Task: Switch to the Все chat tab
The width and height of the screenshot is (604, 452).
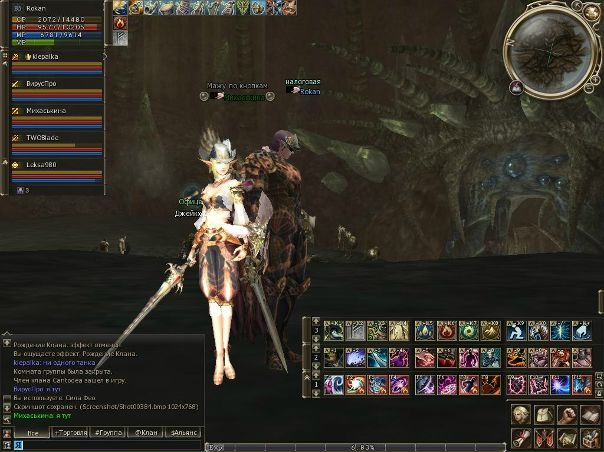Action: (33, 433)
